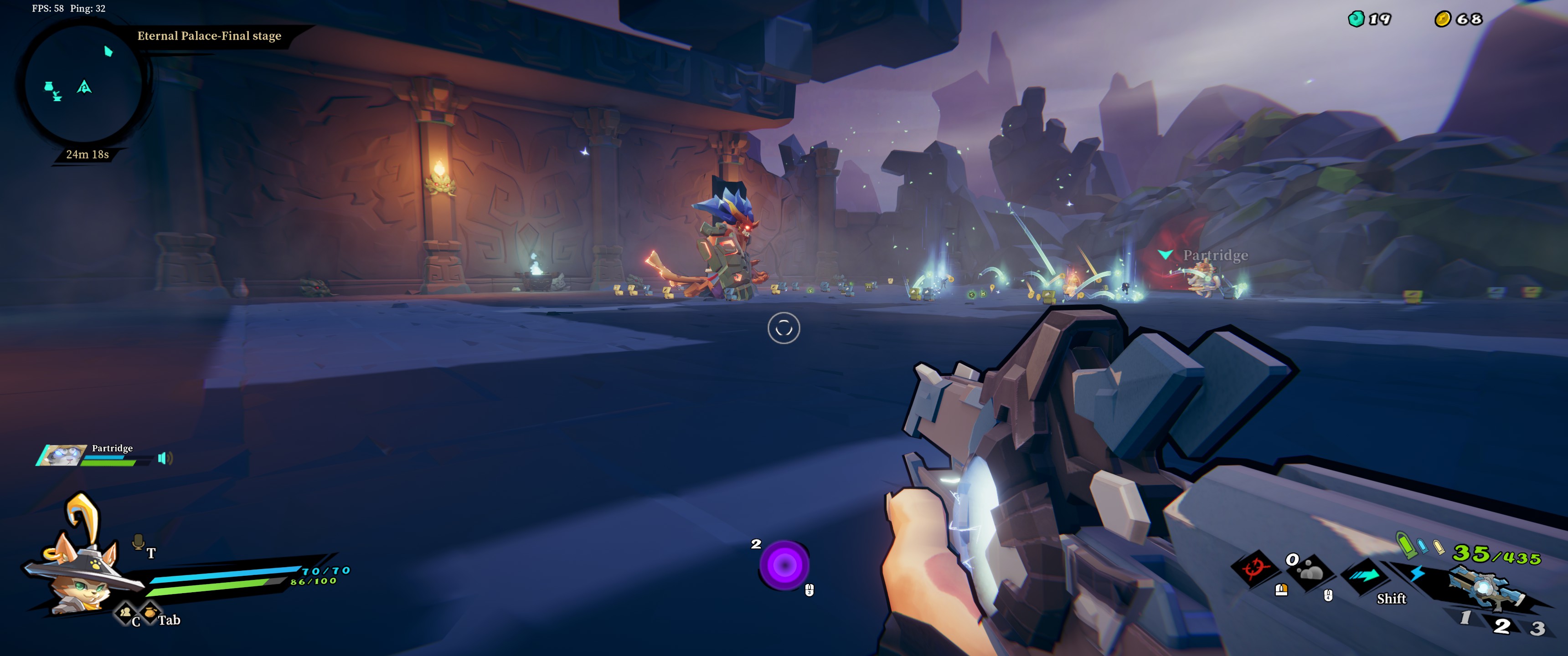Viewport: 1568px width, 656px height.
Task: Activate the cyan arrow dash ability
Action: (x=1367, y=575)
